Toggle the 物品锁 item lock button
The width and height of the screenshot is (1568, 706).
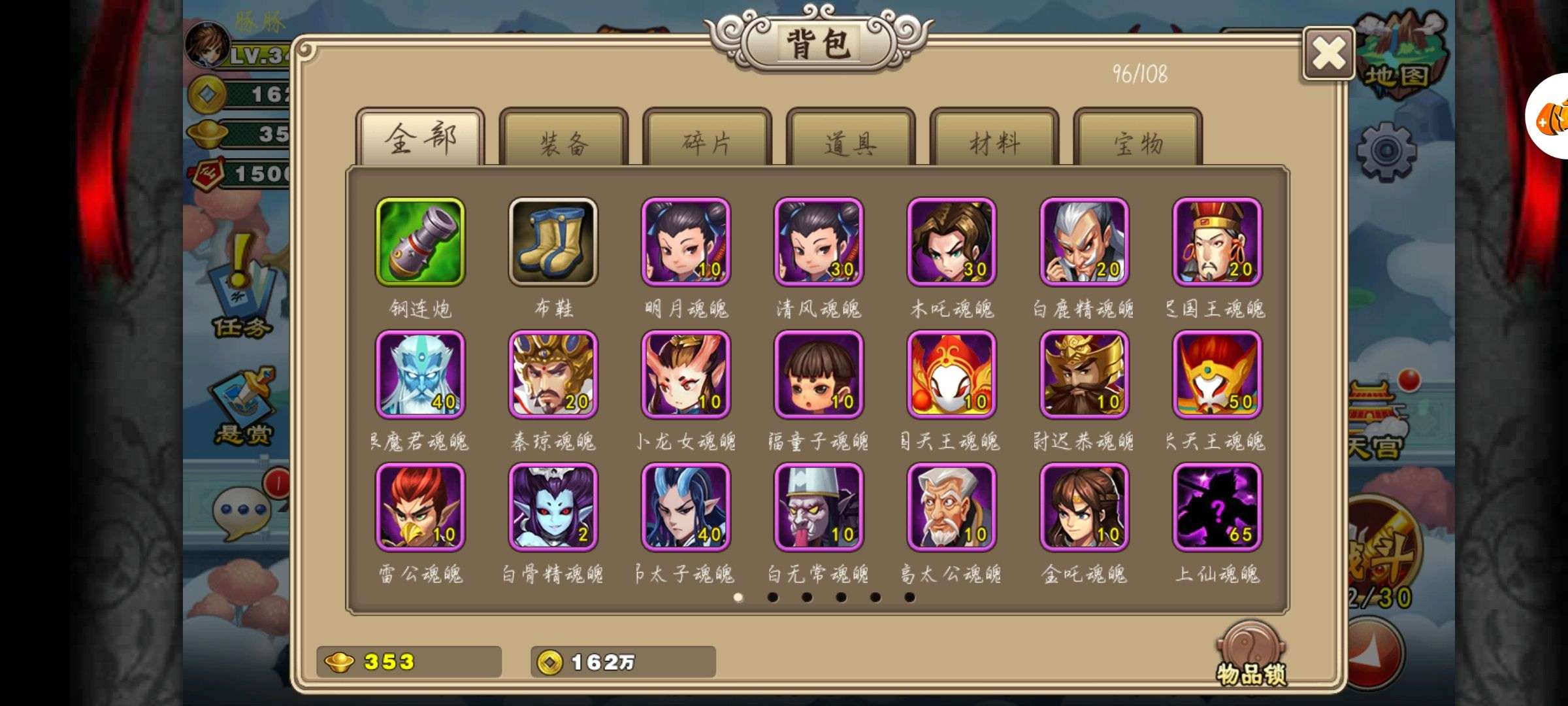click(x=1250, y=654)
